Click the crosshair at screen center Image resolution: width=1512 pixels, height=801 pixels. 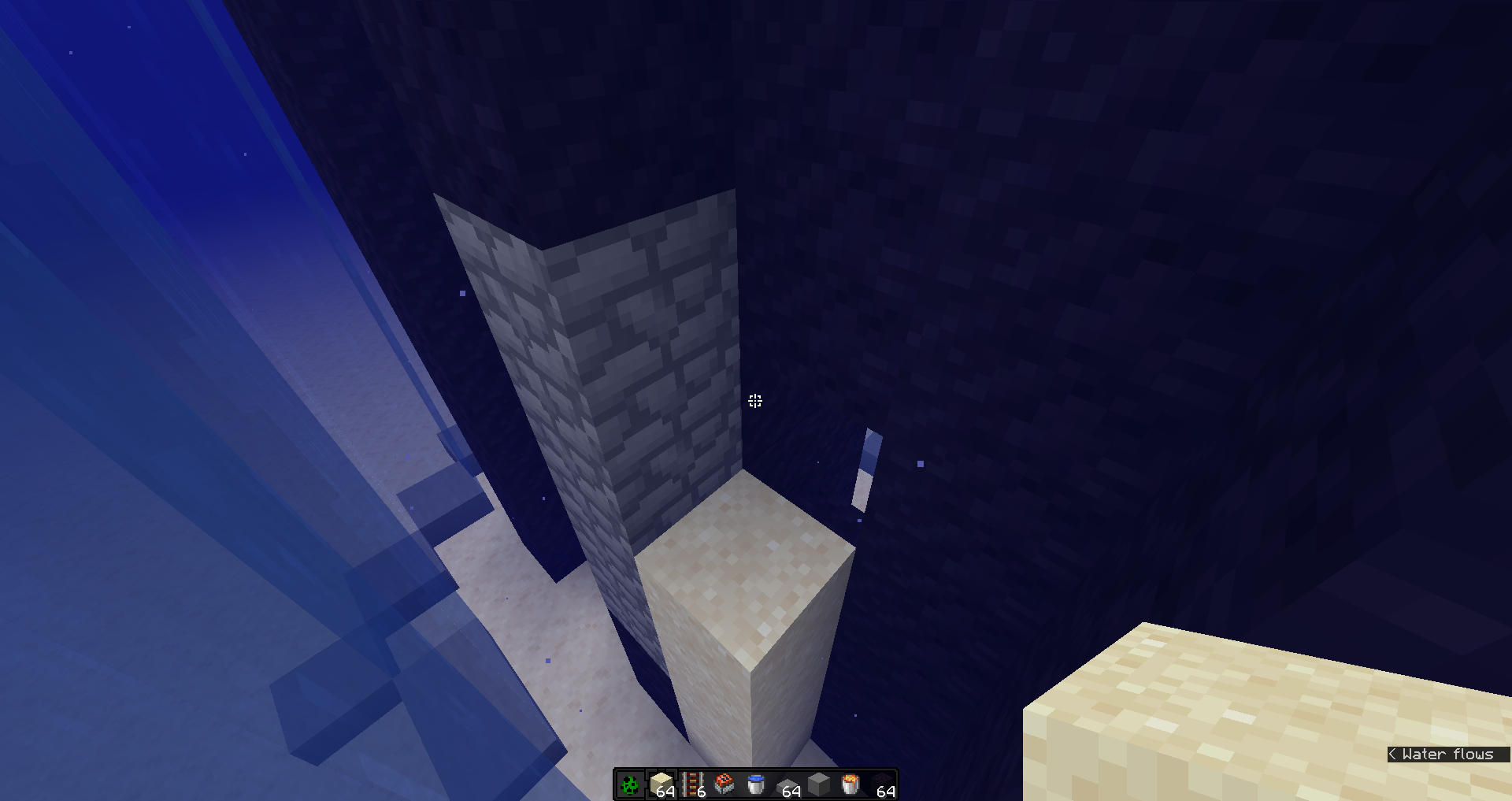coord(754,401)
